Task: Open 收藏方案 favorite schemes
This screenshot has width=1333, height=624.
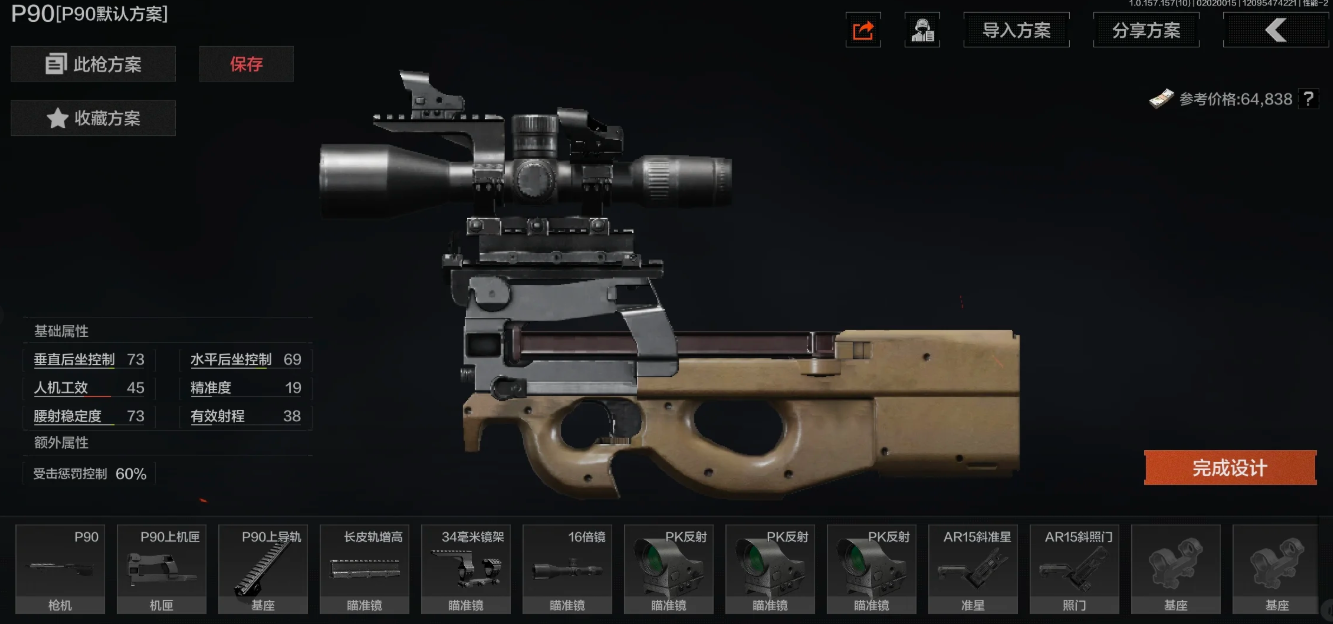Action: pos(93,118)
